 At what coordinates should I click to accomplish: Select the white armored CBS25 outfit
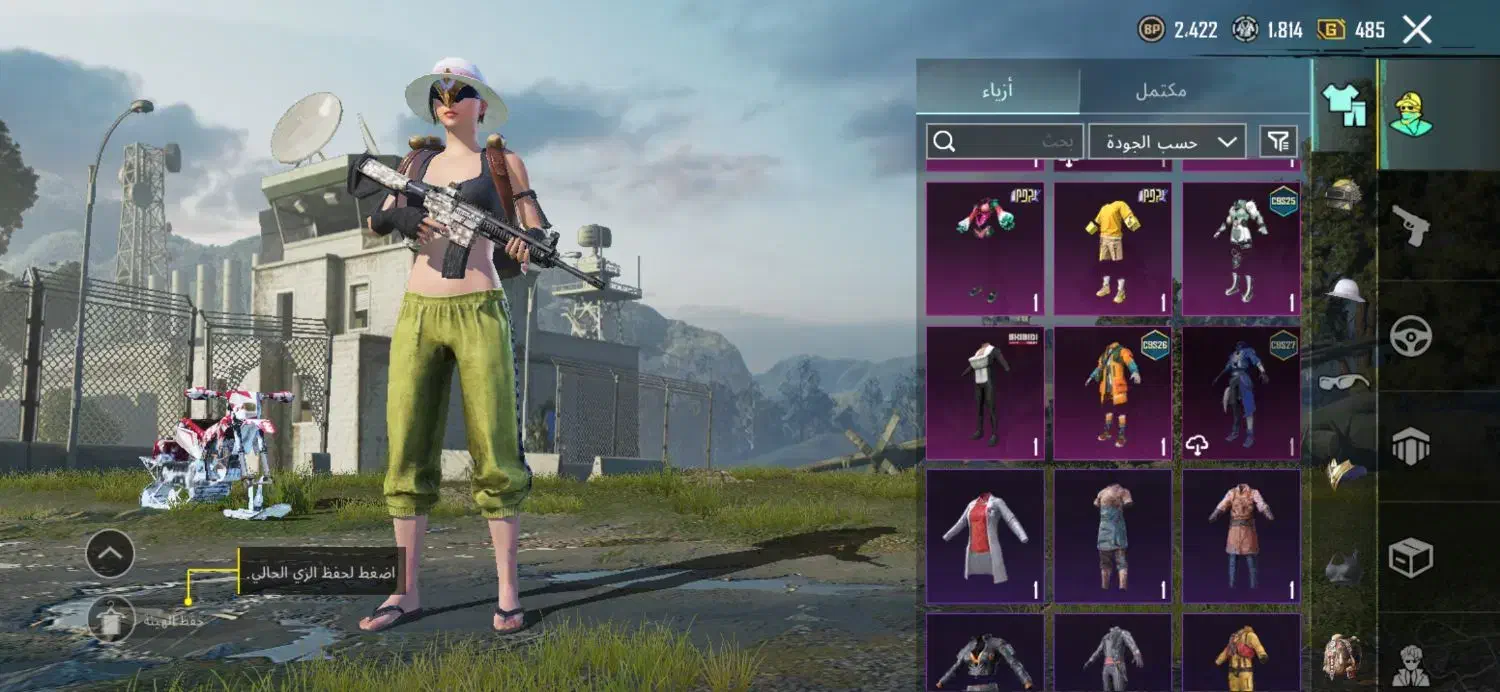(1241, 248)
